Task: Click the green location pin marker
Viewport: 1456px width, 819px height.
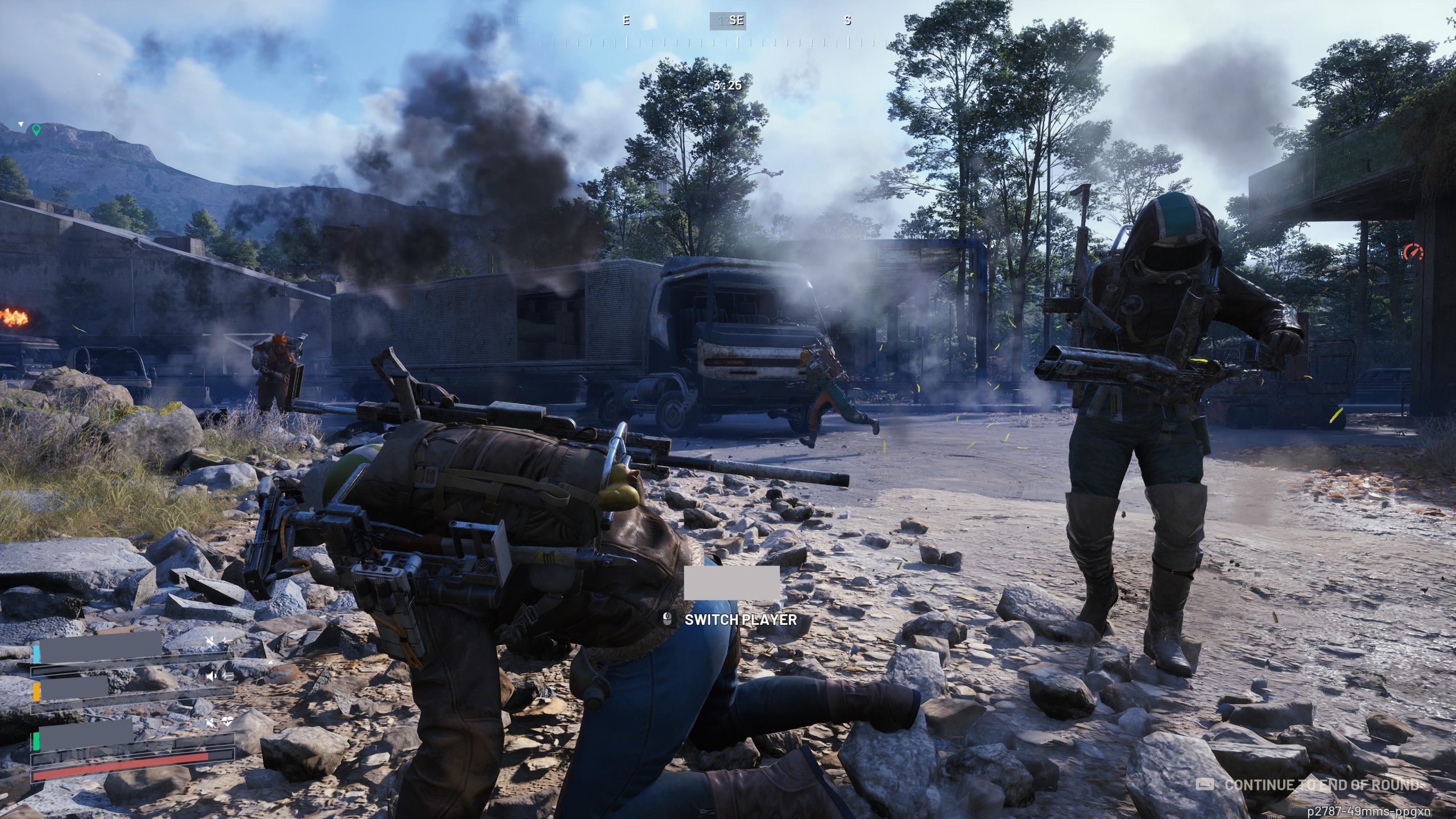Action: pos(36,130)
